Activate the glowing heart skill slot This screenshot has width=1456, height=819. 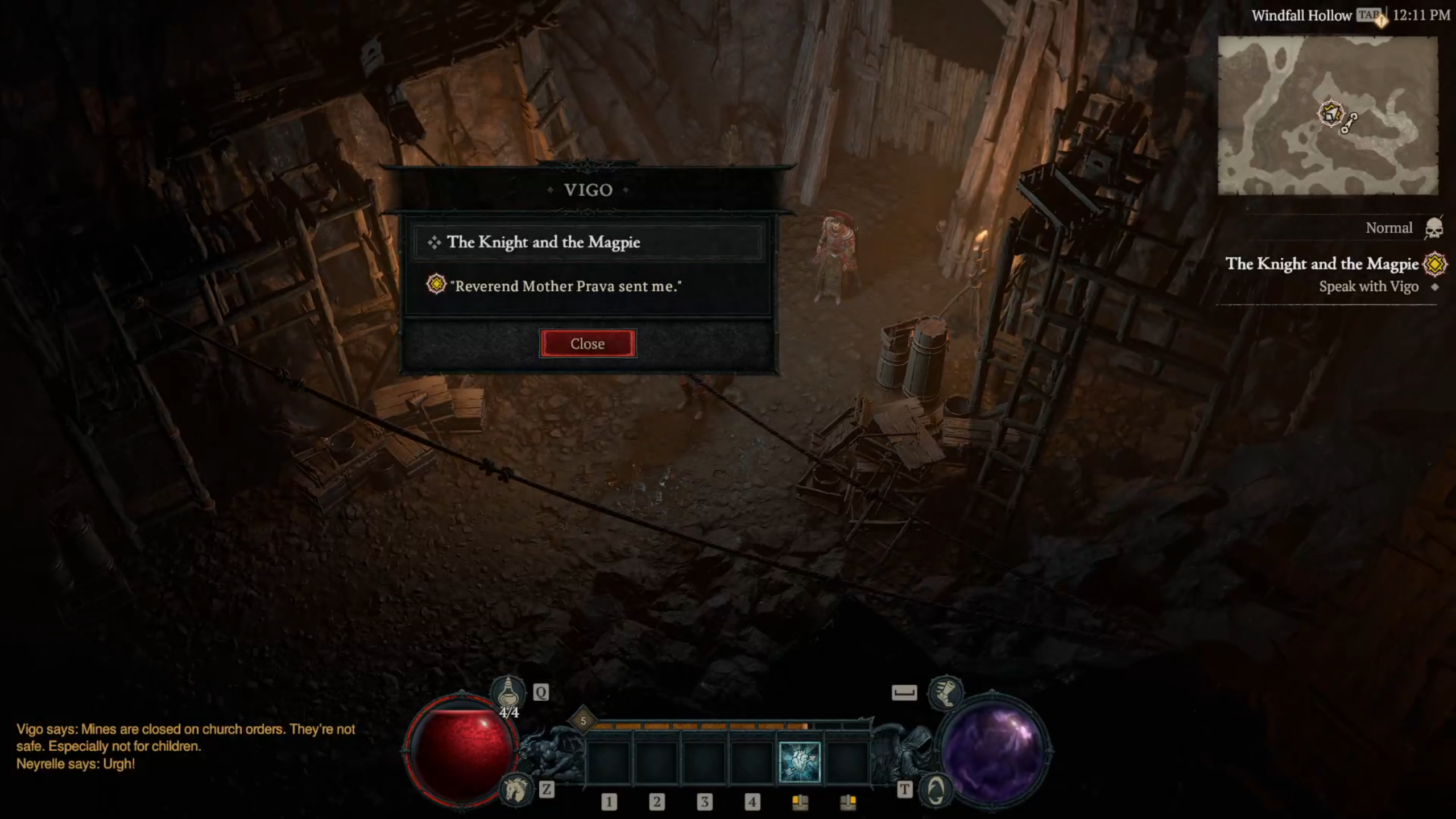coord(799,762)
